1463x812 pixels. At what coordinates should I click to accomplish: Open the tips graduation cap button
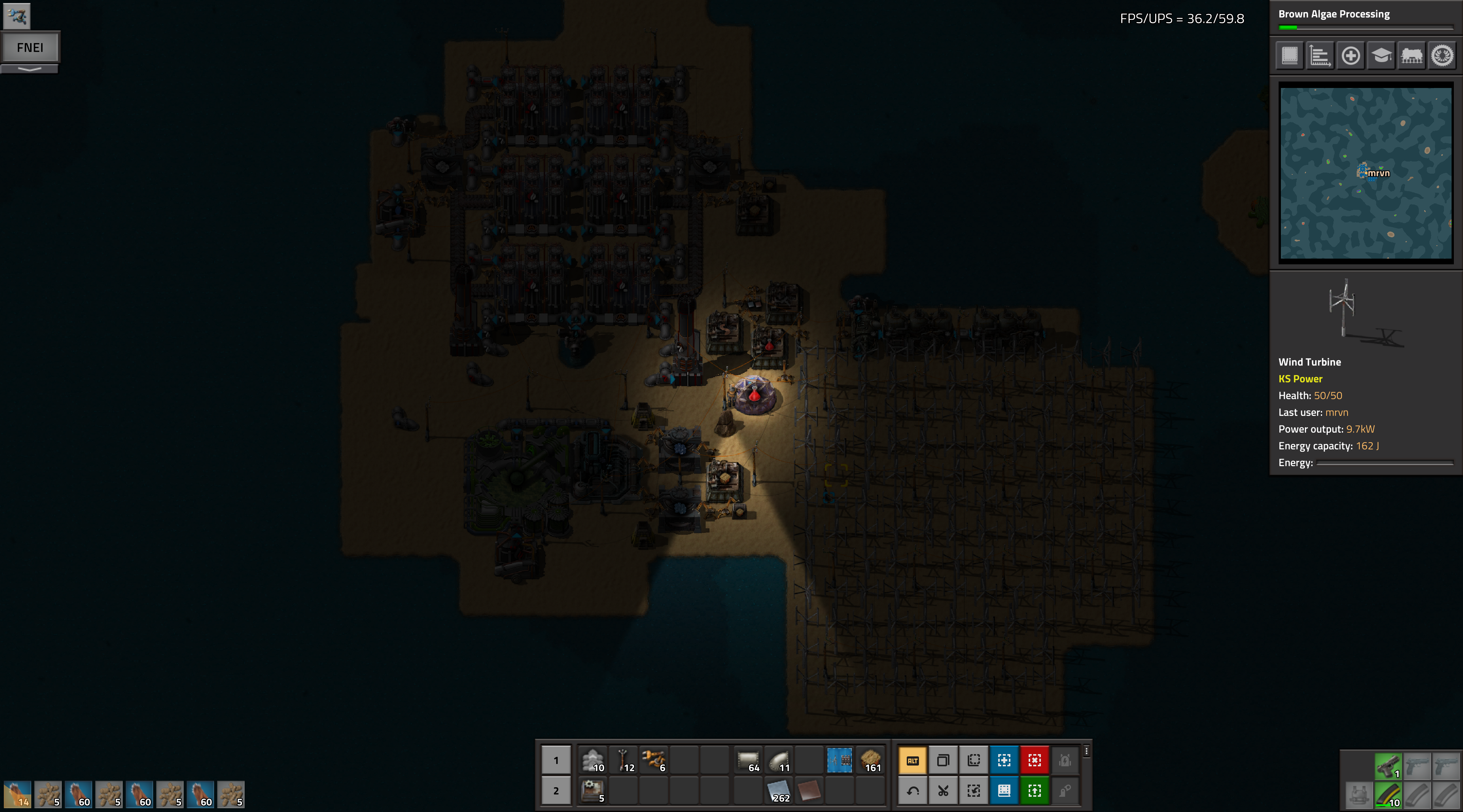pyautogui.click(x=1381, y=56)
